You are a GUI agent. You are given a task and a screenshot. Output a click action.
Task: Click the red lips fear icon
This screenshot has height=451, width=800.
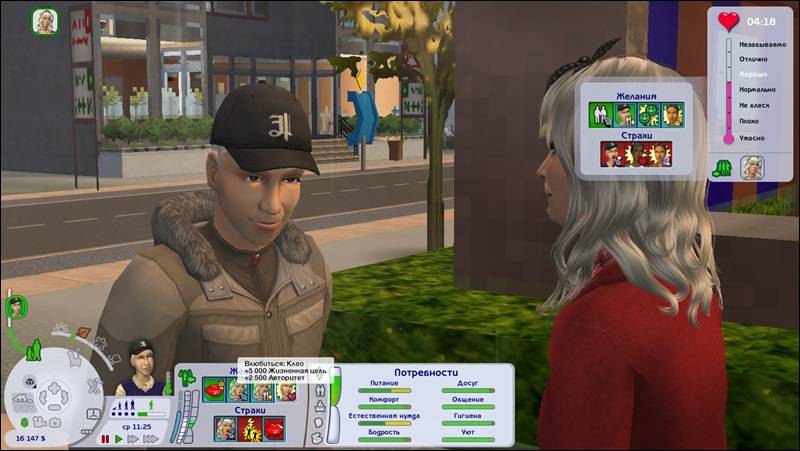(272, 428)
